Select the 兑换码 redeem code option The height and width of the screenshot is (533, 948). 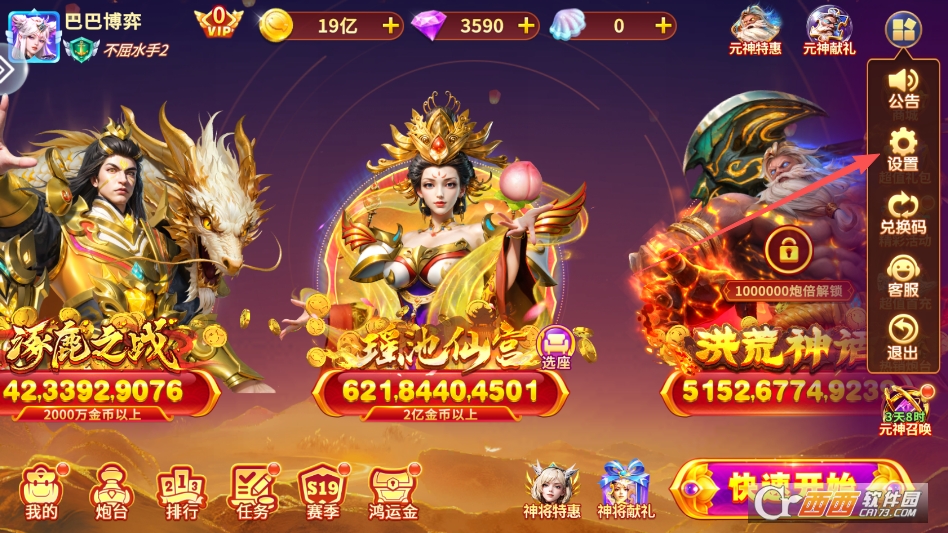click(903, 212)
